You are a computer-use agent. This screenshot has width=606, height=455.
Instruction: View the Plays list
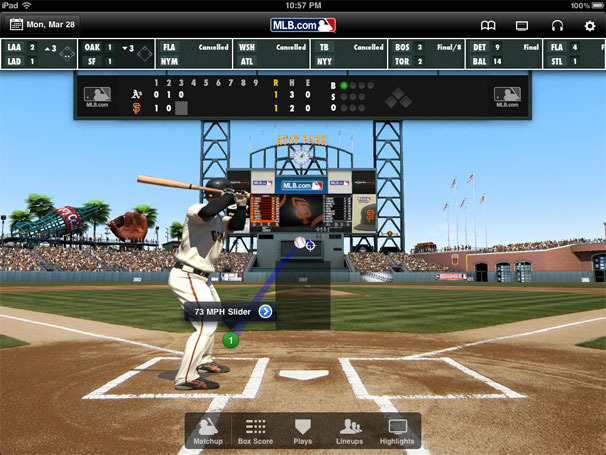click(x=303, y=431)
